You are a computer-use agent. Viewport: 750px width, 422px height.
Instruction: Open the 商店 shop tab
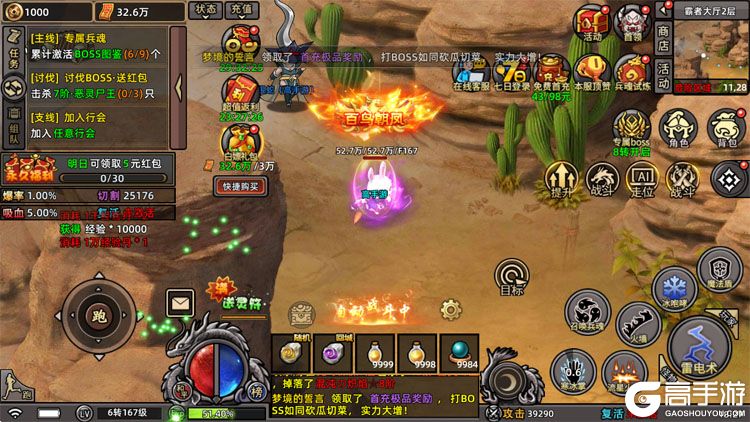tap(663, 32)
